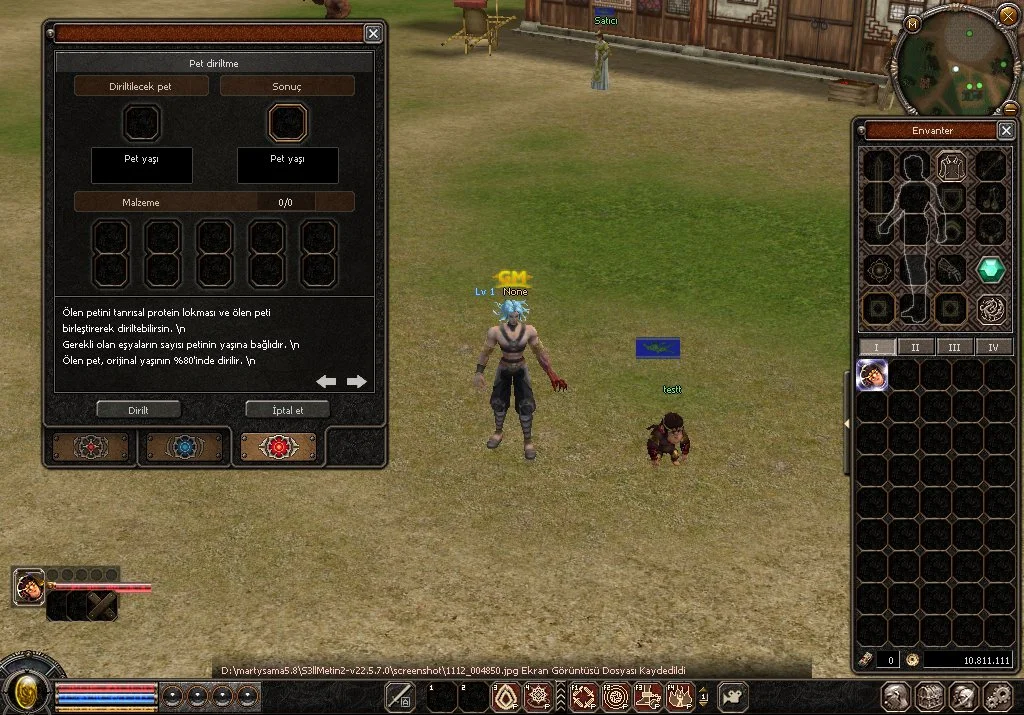Cancel with the İptal et button
Viewport: 1024px width, 715px height.
pos(287,409)
